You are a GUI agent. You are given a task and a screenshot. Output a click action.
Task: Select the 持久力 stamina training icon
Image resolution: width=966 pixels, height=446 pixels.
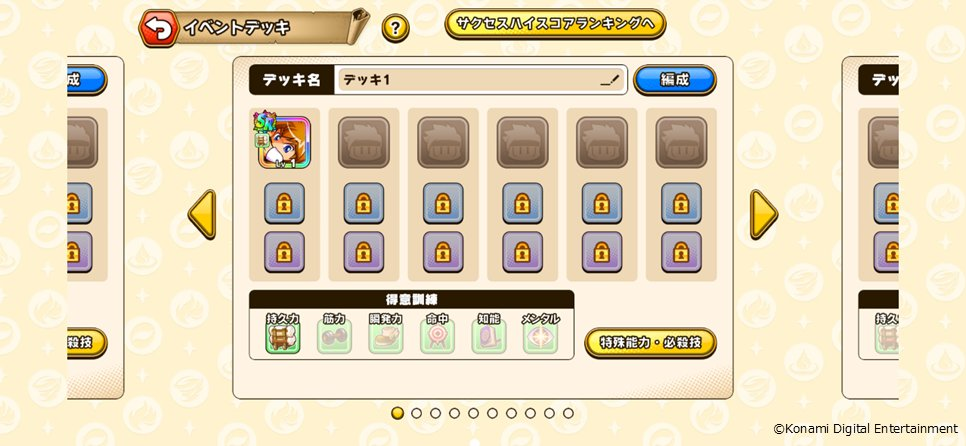282,336
